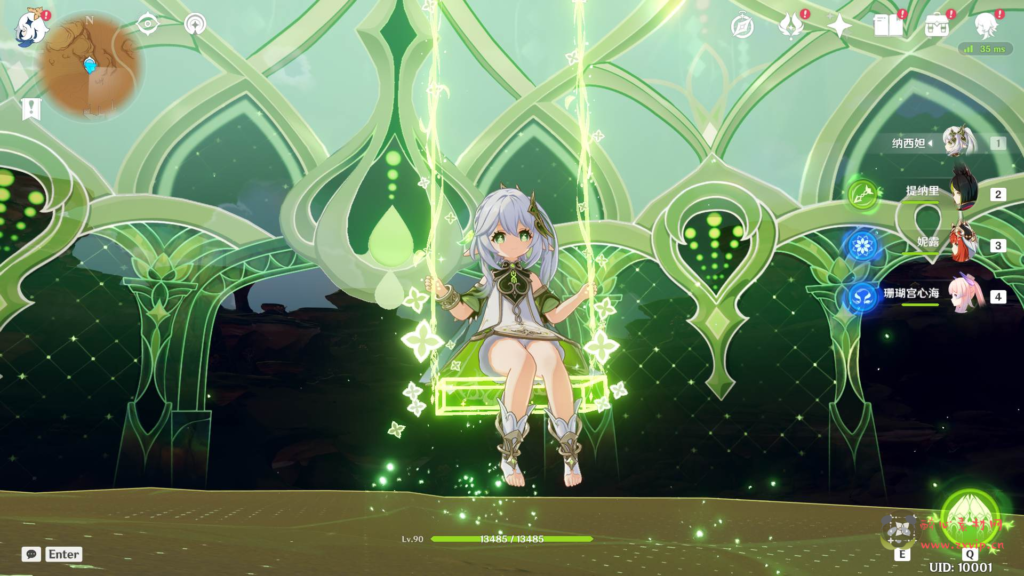Open the Paimon menu
This screenshot has height=576, width=1024.
point(31,27)
